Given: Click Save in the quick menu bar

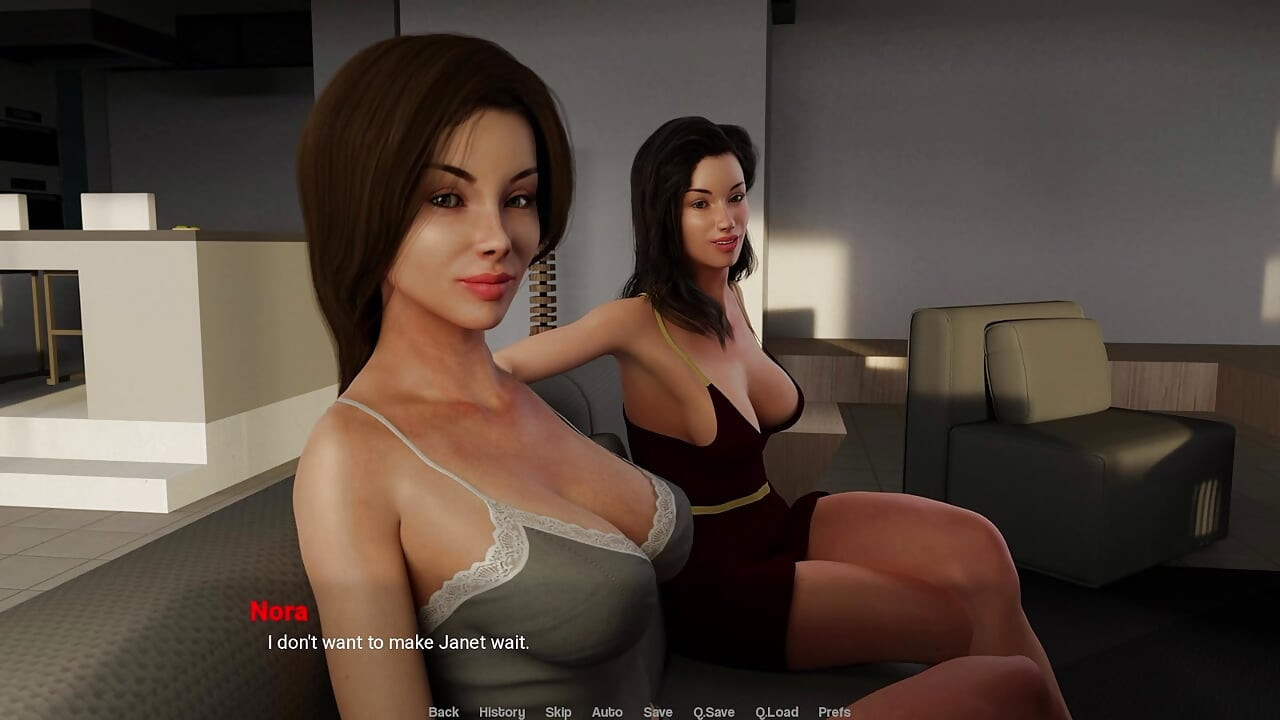Looking at the screenshot, I should (x=658, y=711).
